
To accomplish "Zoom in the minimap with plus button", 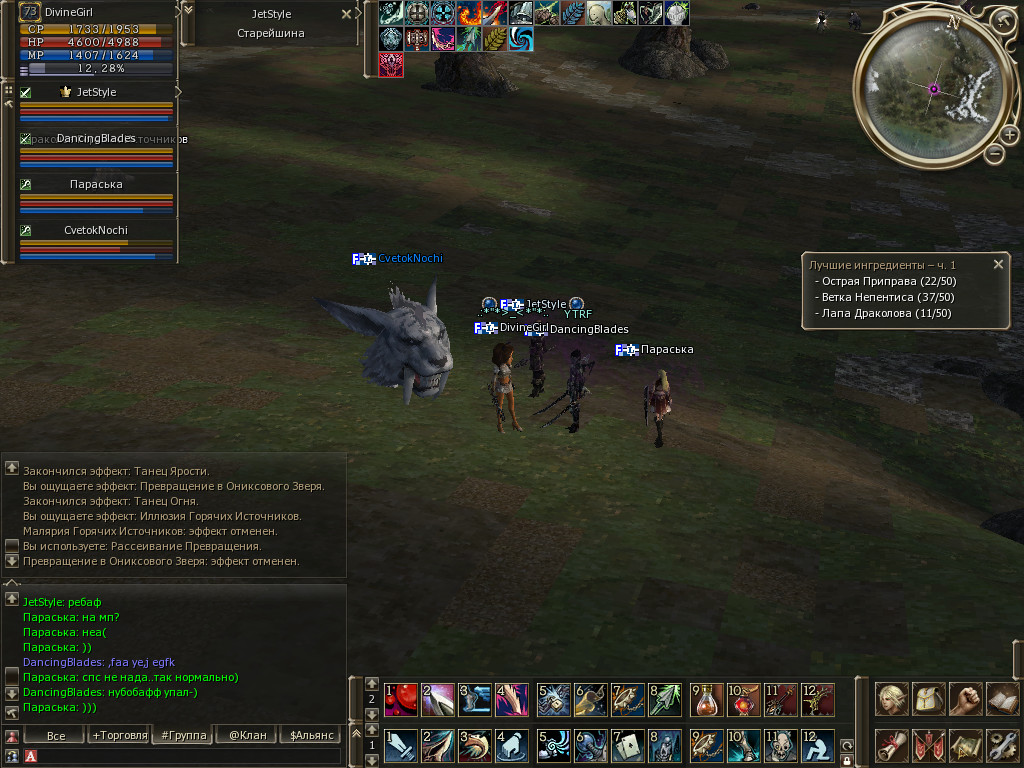I will 1009,135.
